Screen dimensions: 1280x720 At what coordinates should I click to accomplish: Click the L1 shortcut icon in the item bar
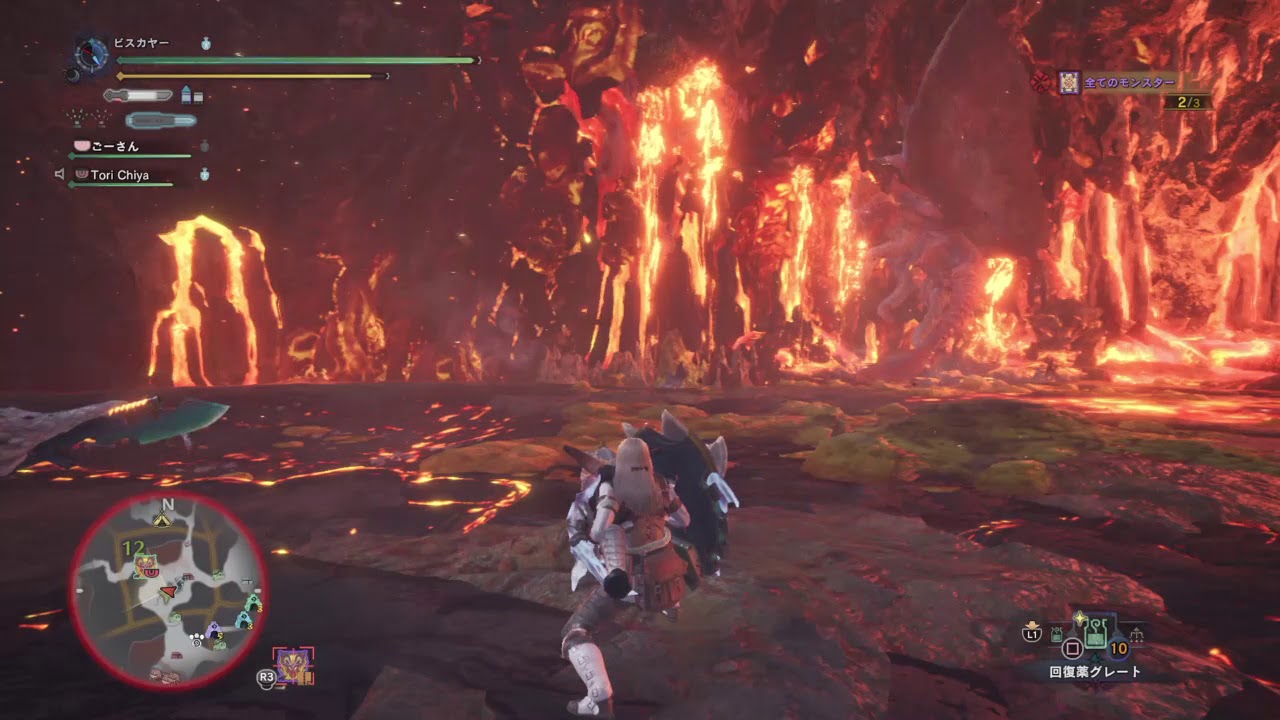click(1034, 633)
